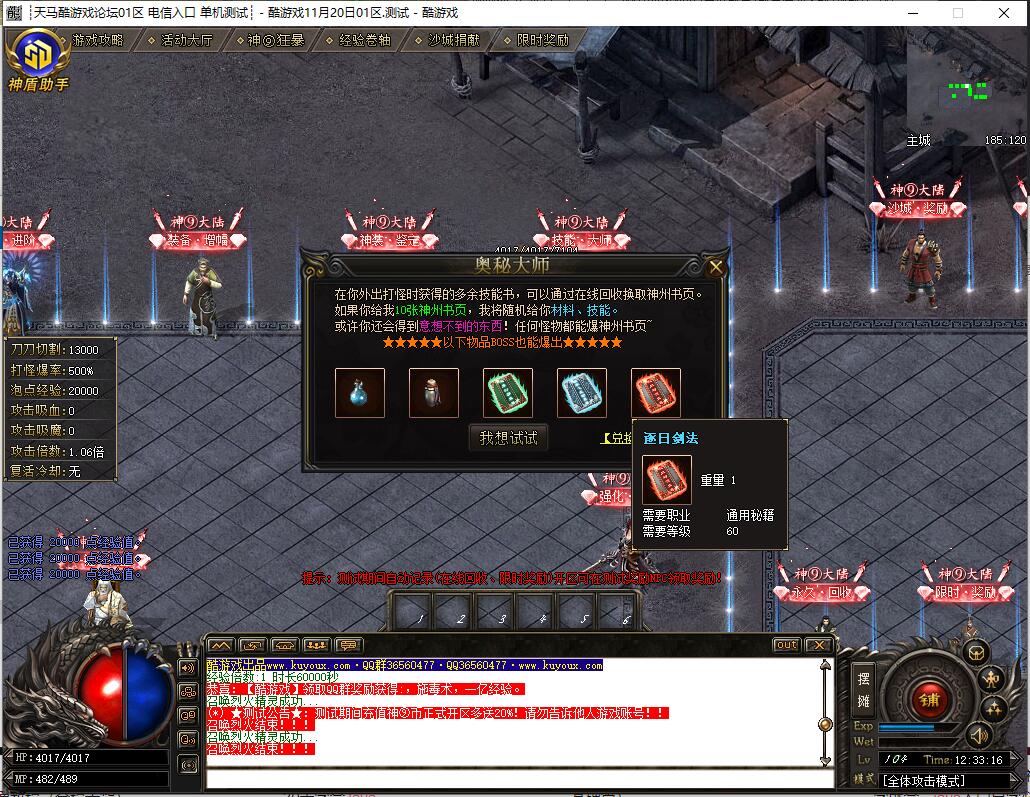
Task: Close the game window
Action: pos(1003,13)
